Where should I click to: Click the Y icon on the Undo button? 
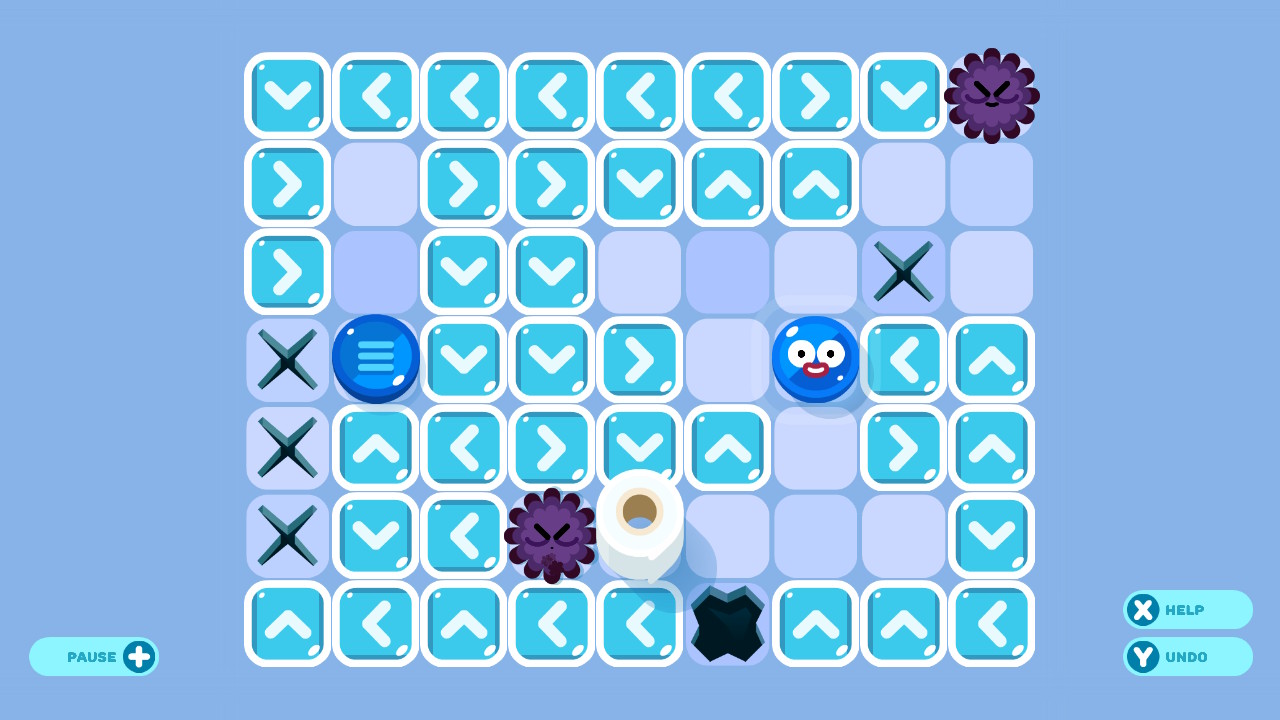(x=1143, y=657)
